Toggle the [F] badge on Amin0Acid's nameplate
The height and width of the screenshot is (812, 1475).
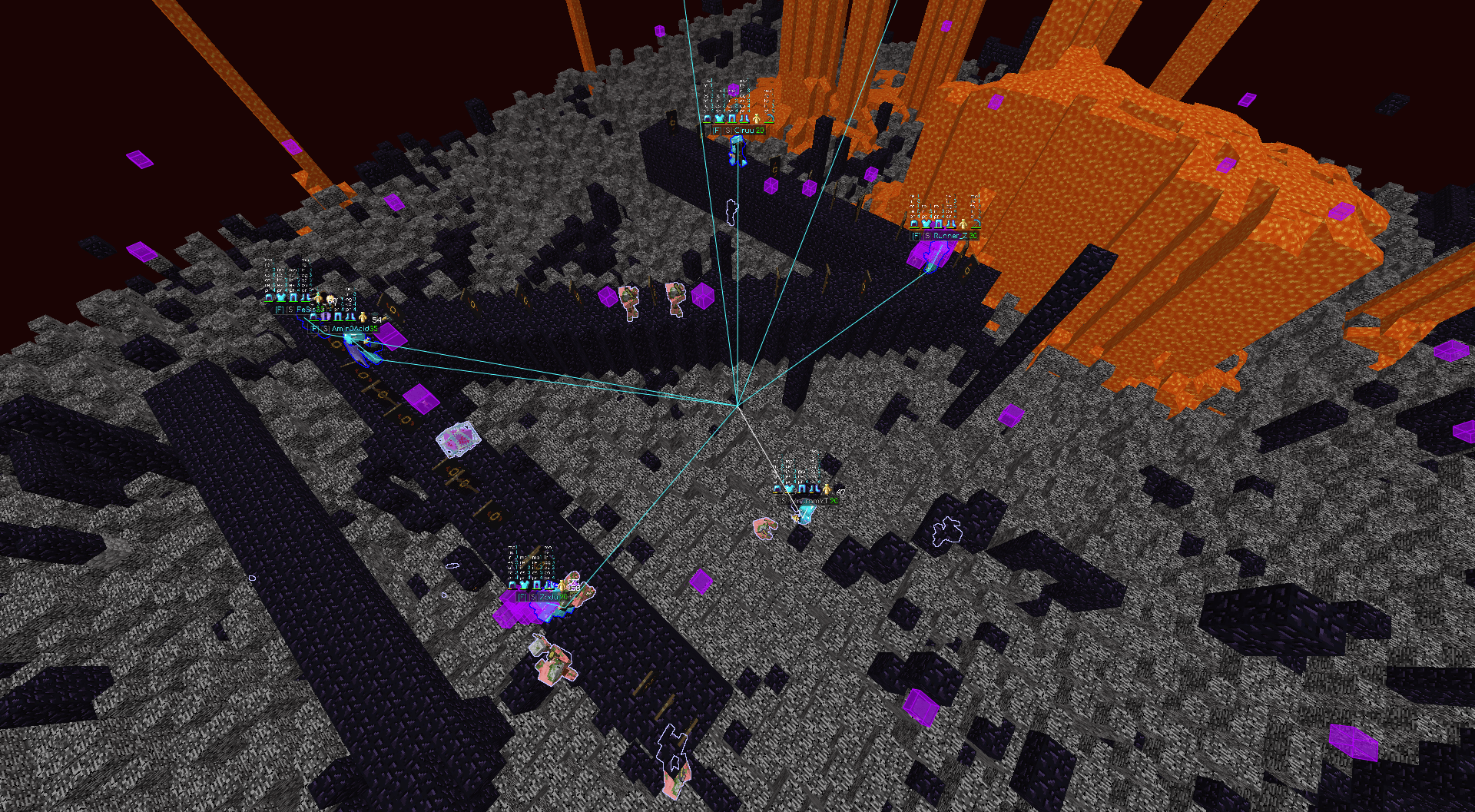click(315, 330)
